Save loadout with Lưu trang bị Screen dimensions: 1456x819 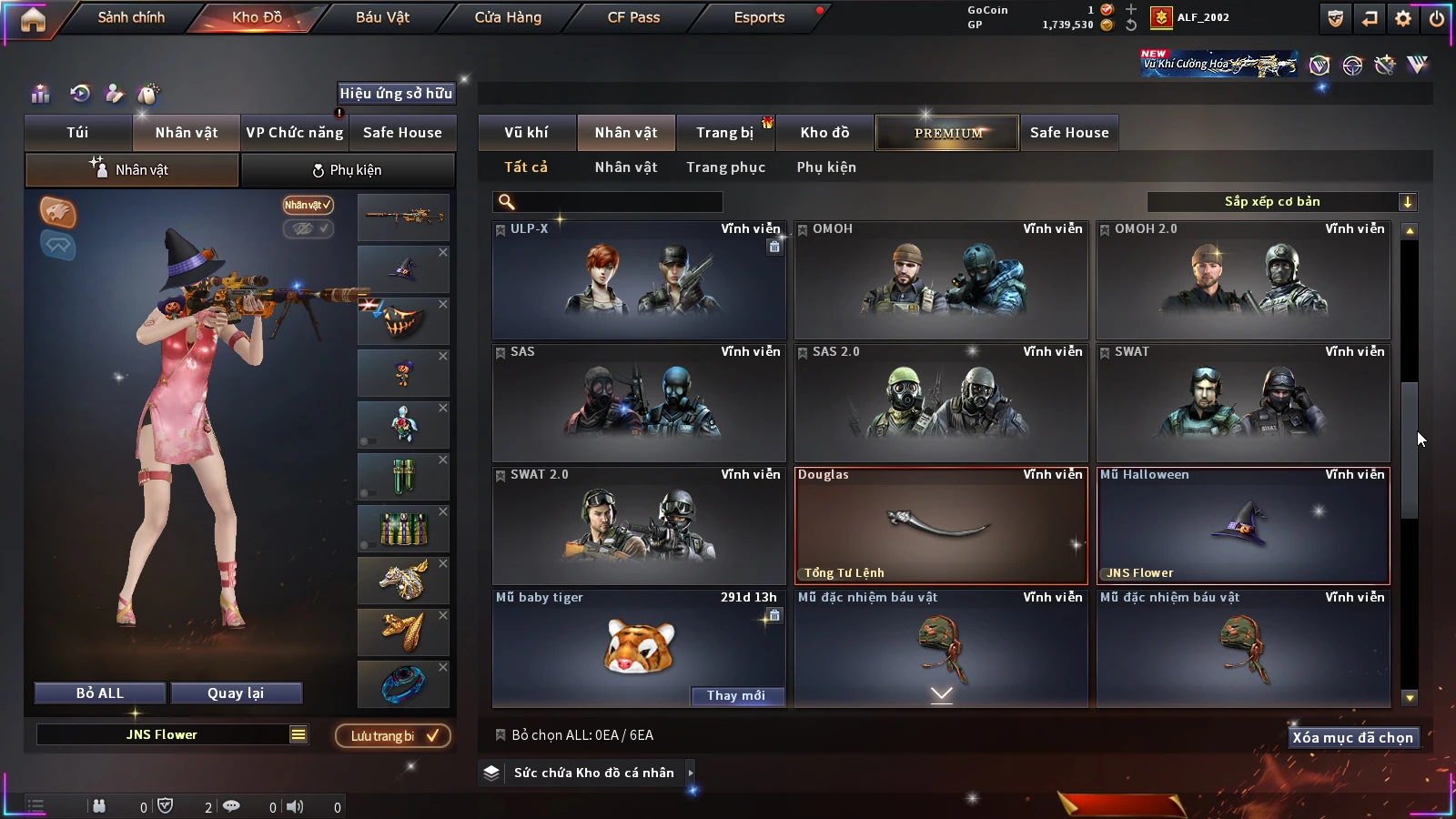click(x=393, y=736)
